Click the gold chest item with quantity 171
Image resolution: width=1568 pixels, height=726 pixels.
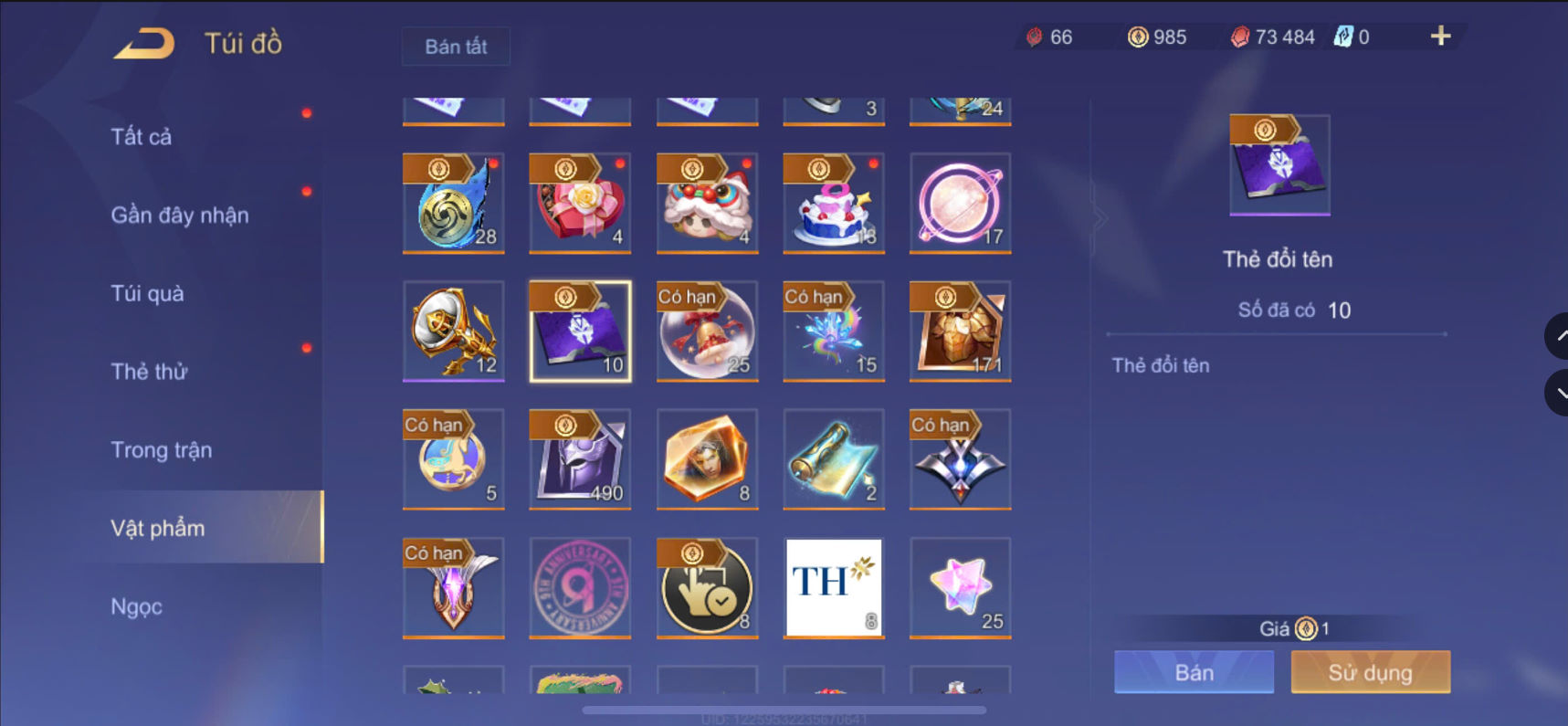(x=959, y=331)
